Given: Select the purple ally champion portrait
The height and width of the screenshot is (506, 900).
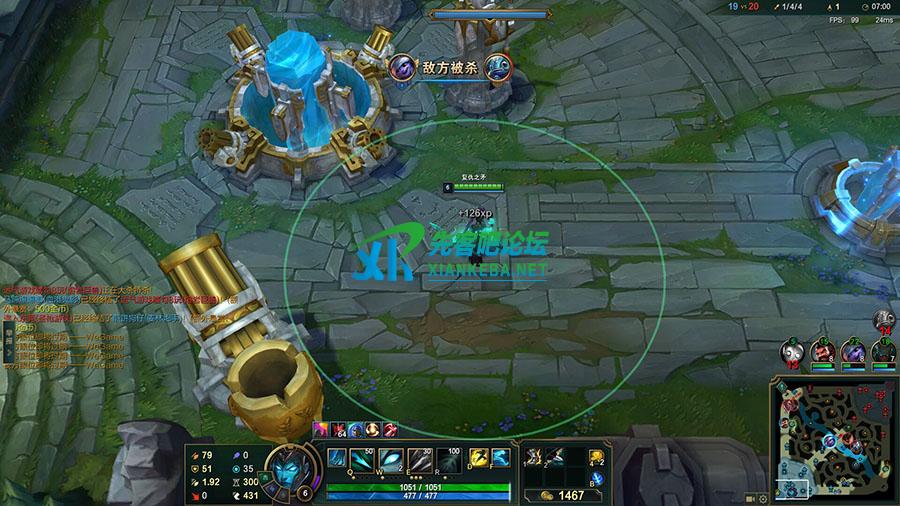Looking at the screenshot, I should point(852,351).
